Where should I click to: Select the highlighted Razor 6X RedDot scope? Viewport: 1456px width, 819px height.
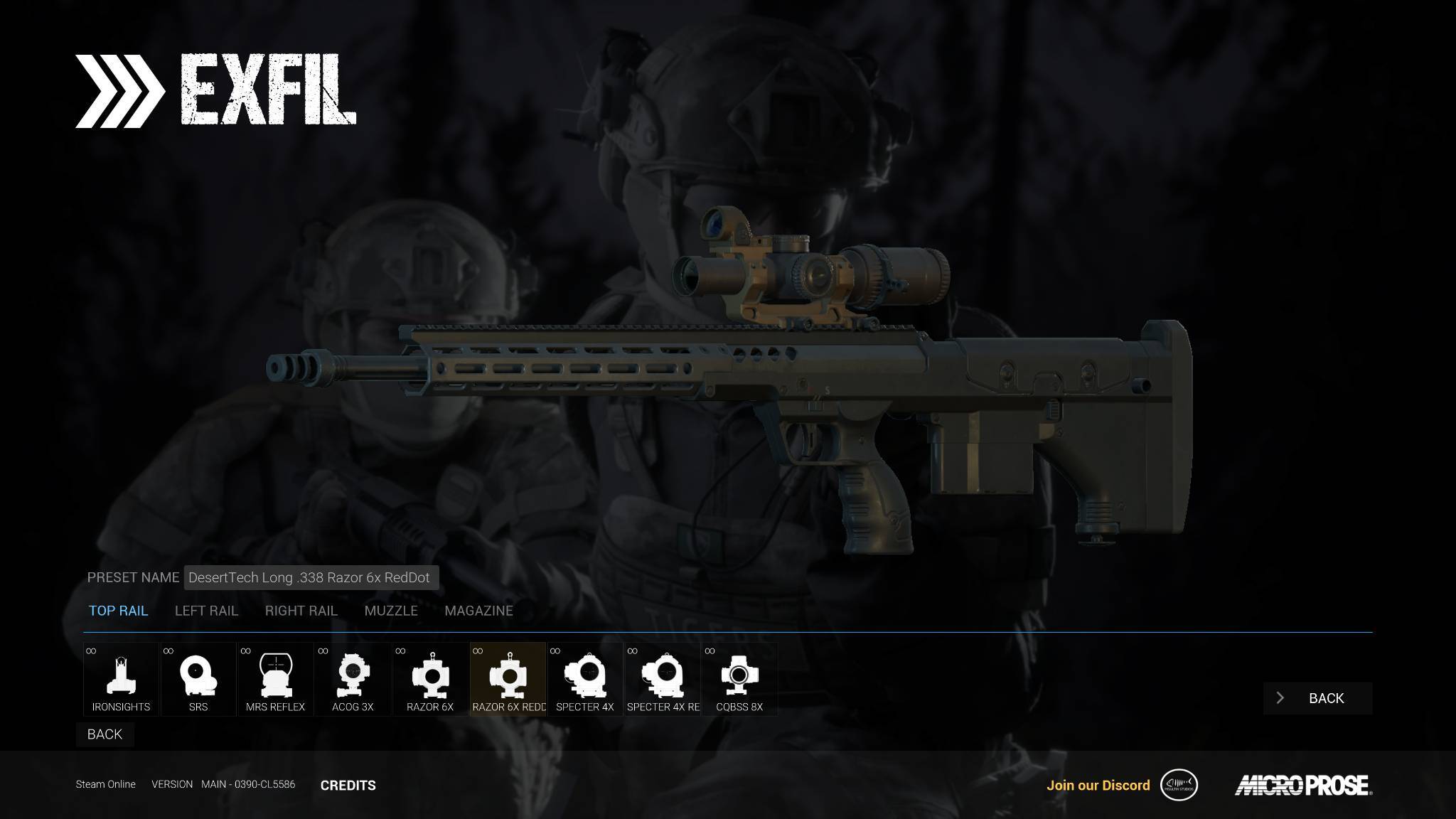[508, 679]
